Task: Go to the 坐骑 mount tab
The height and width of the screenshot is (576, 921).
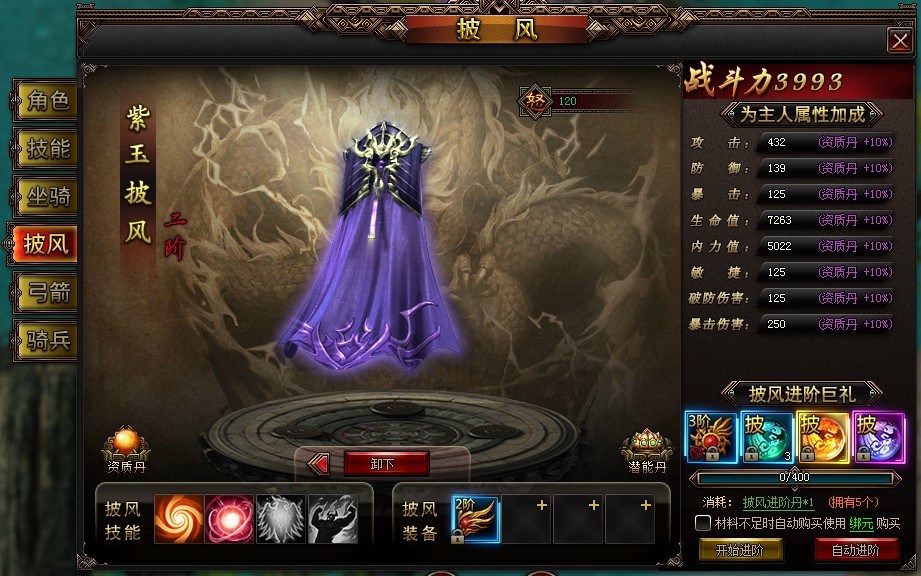Action: click(46, 196)
